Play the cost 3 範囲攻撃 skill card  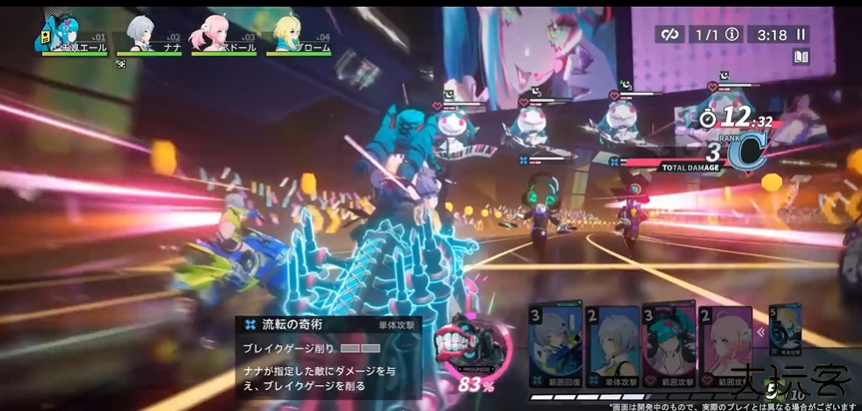(668, 347)
